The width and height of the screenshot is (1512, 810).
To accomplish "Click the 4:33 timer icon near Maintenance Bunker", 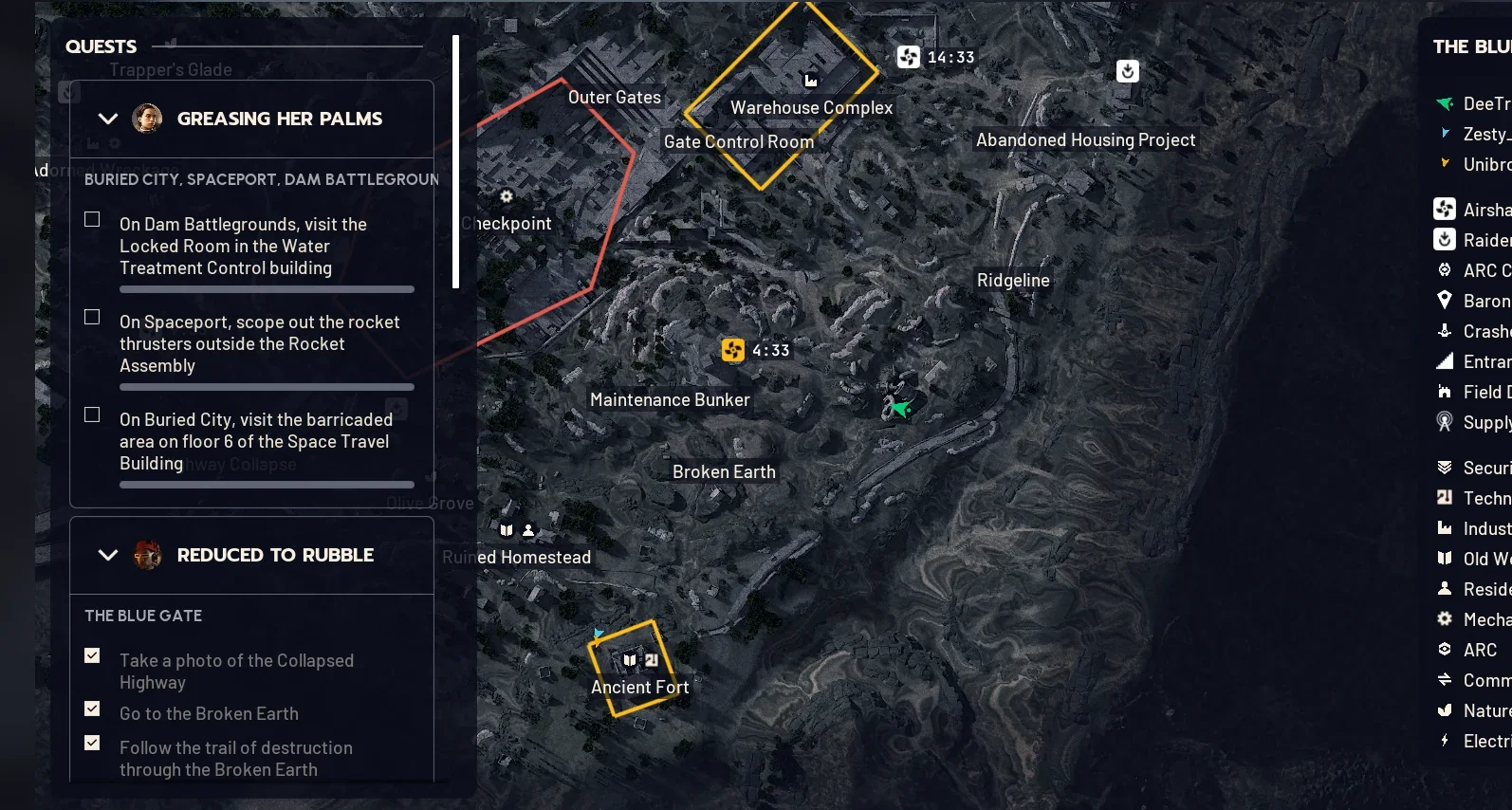I will (731, 350).
